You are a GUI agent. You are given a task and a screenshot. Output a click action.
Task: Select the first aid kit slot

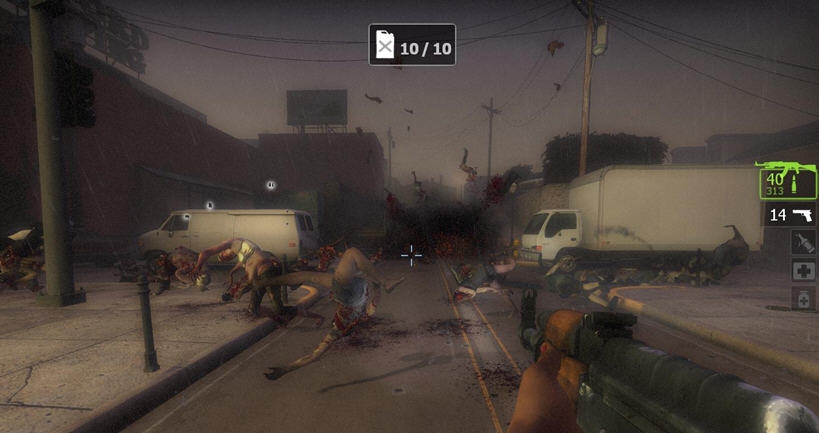[804, 271]
